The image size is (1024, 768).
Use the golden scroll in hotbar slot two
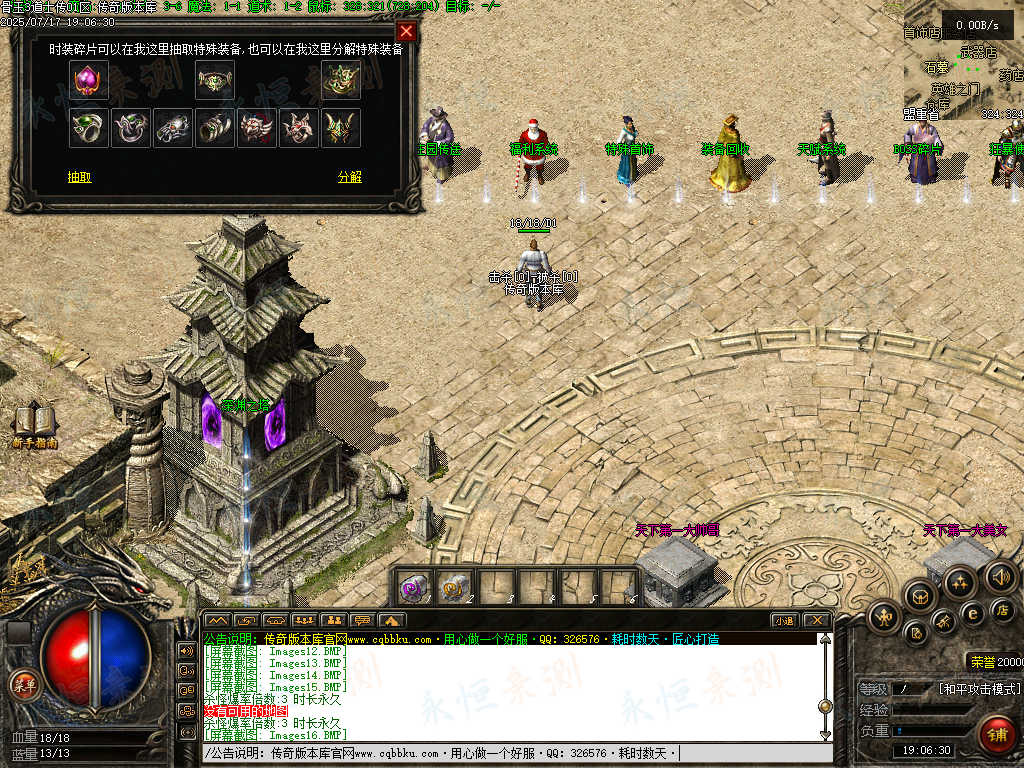point(455,587)
